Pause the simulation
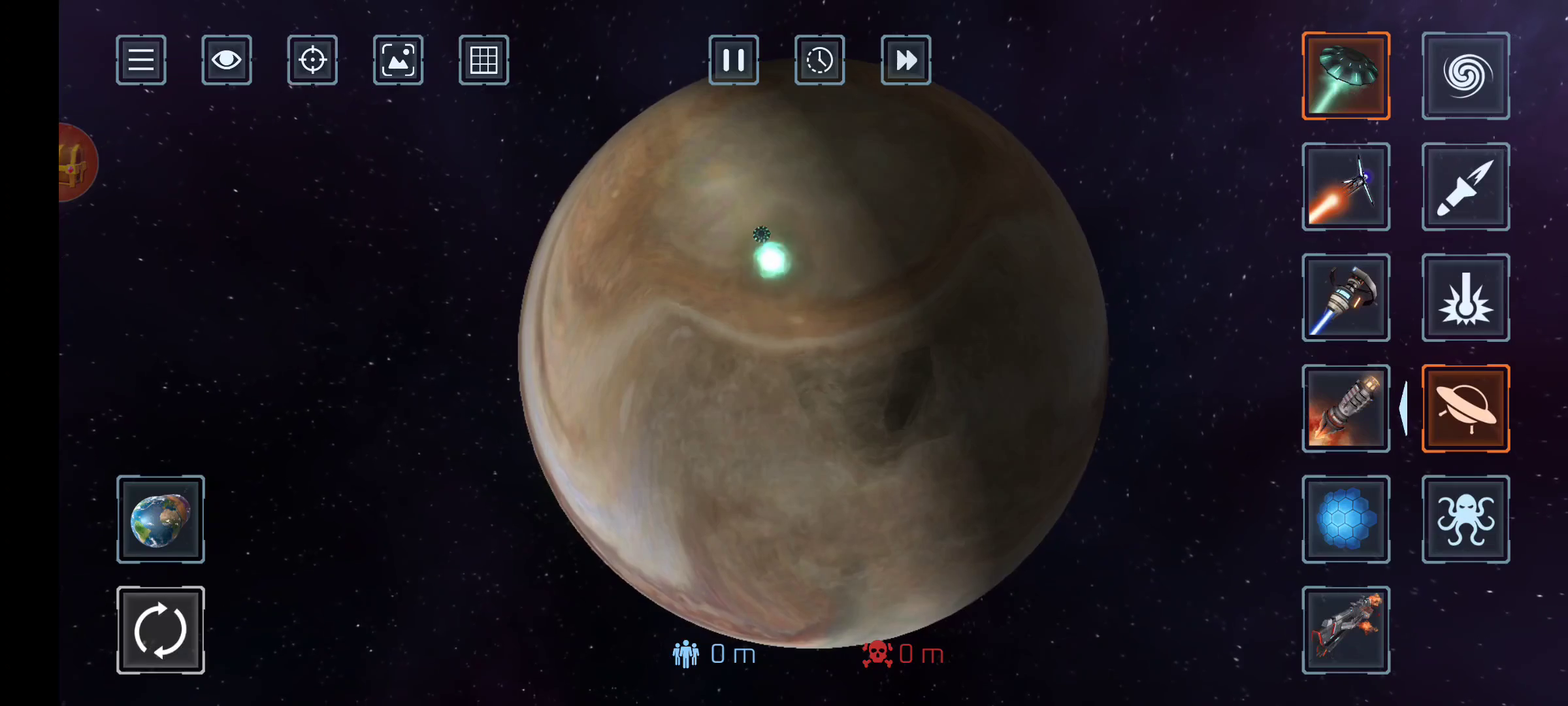The image size is (1568, 706). tap(734, 60)
